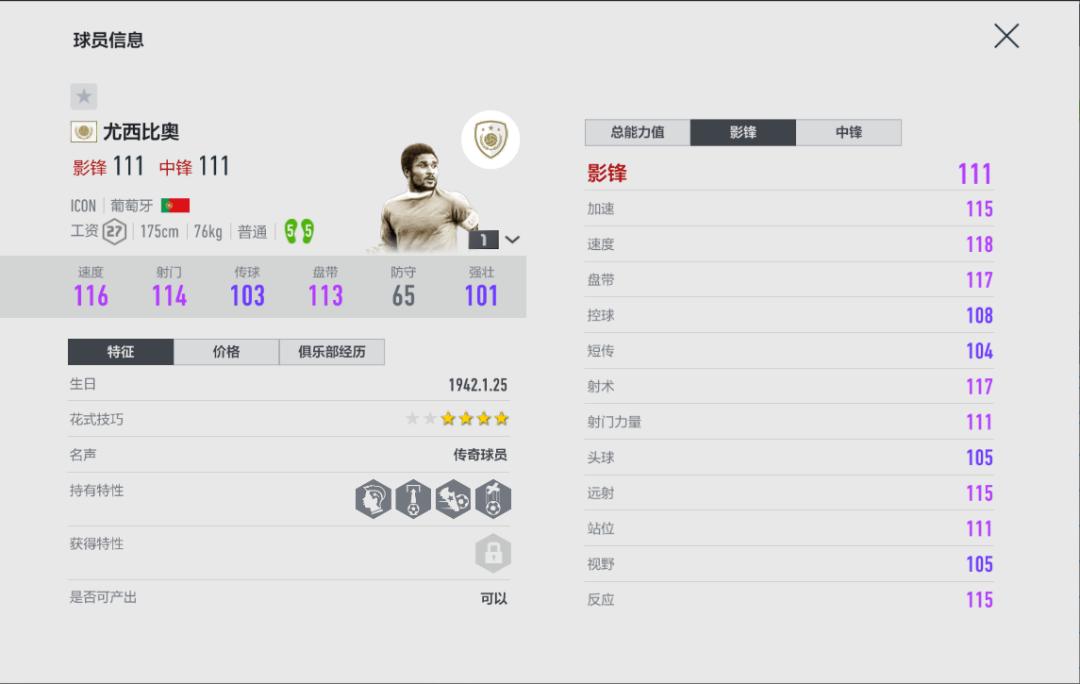The image size is (1080, 684).
Task: Select the head silhouette trait icon
Action: pyautogui.click(x=374, y=499)
